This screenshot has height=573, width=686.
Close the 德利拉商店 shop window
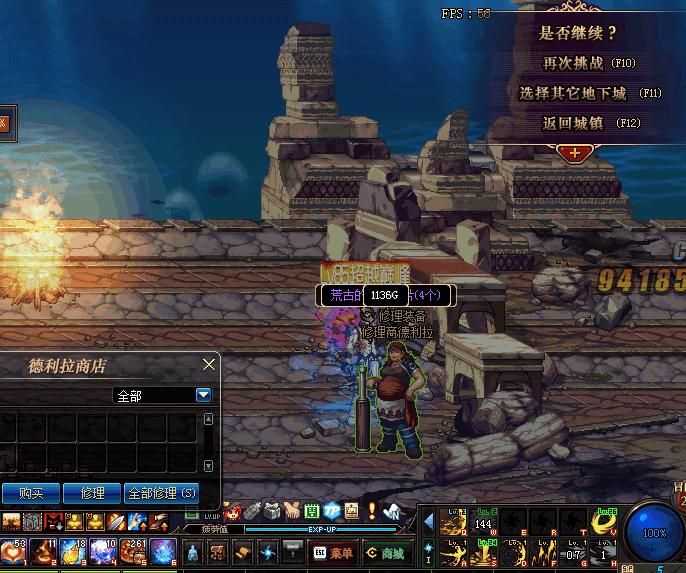pos(208,365)
